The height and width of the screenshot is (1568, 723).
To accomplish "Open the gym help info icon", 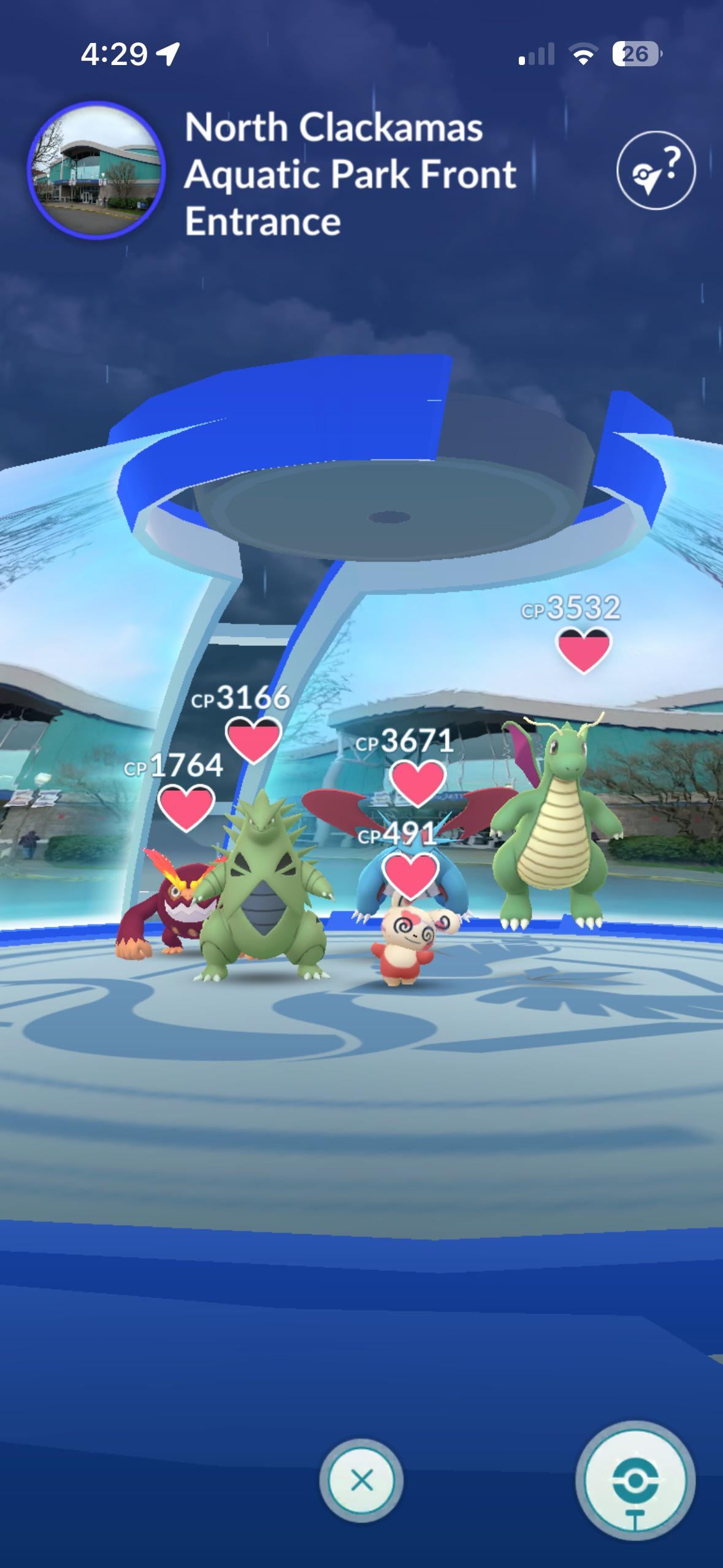I will pyautogui.click(x=656, y=171).
